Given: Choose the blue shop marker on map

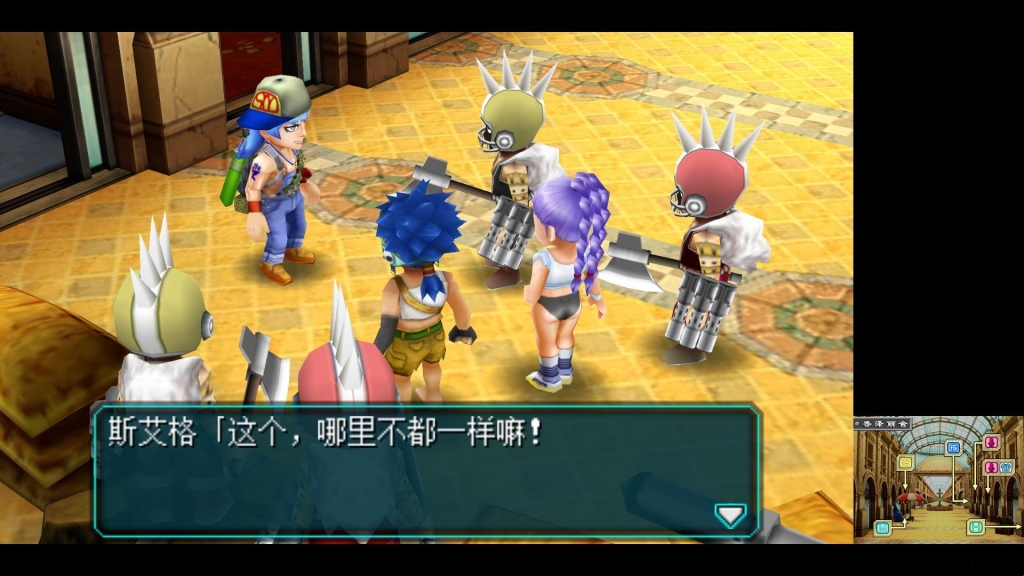Looking at the screenshot, I should 953,447.
